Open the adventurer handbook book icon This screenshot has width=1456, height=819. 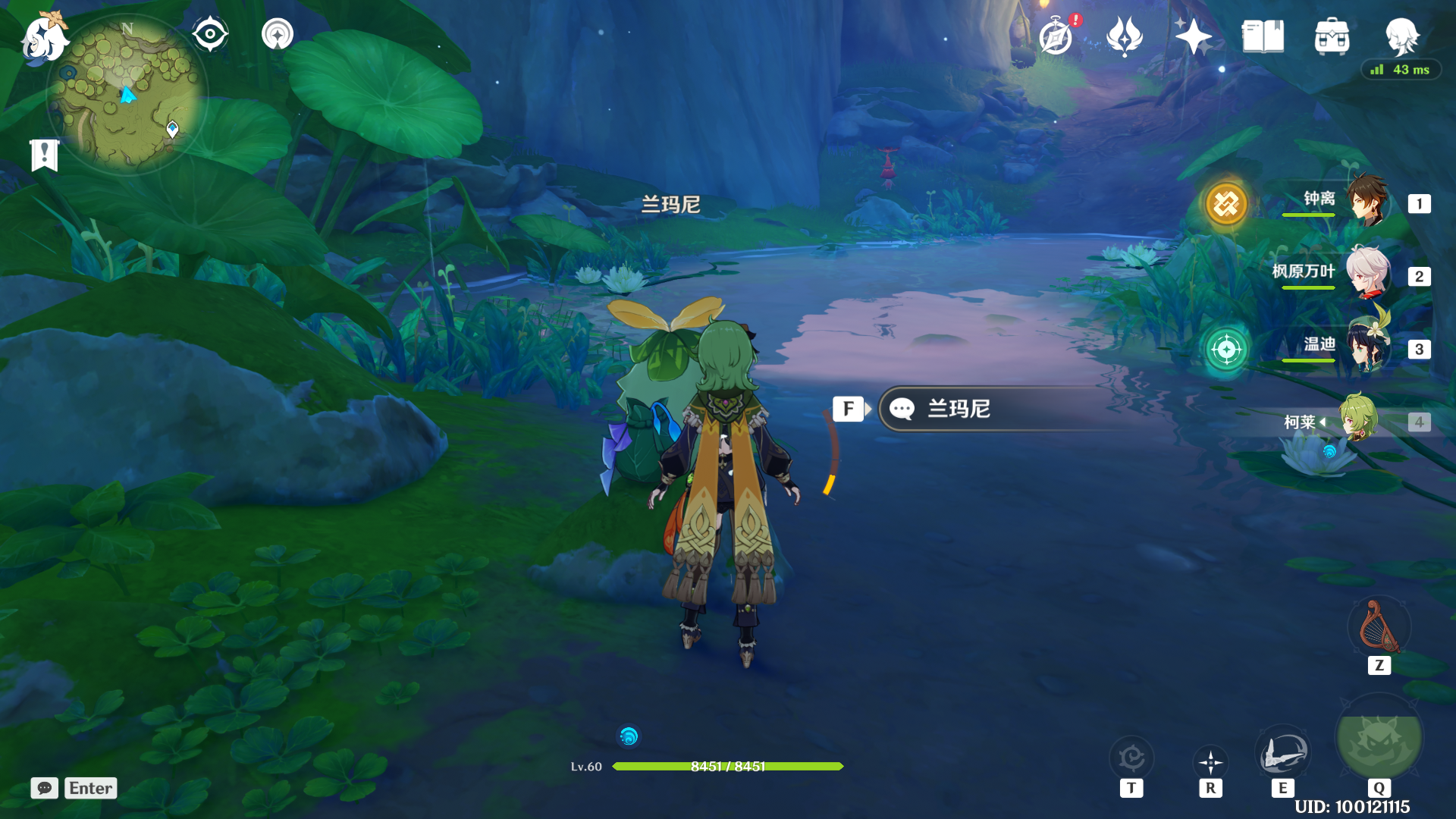[1263, 36]
